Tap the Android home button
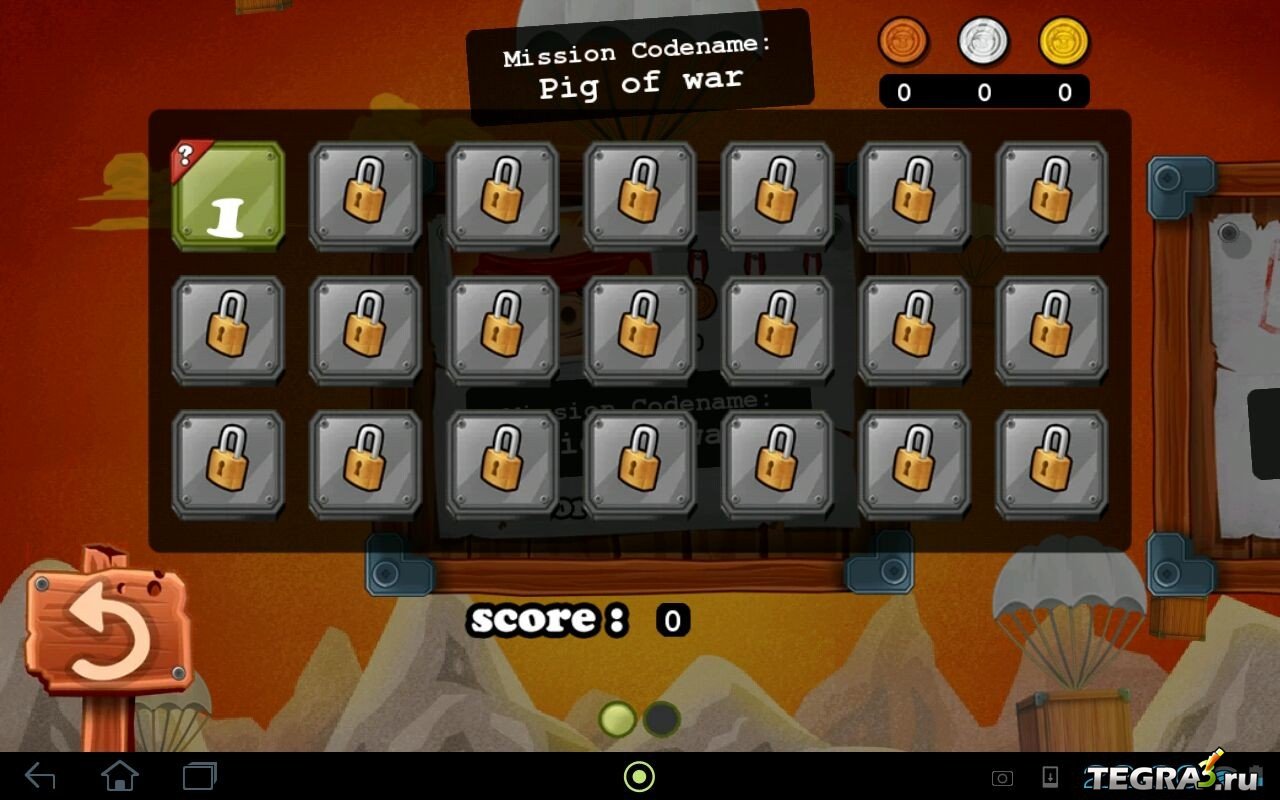 119,776
